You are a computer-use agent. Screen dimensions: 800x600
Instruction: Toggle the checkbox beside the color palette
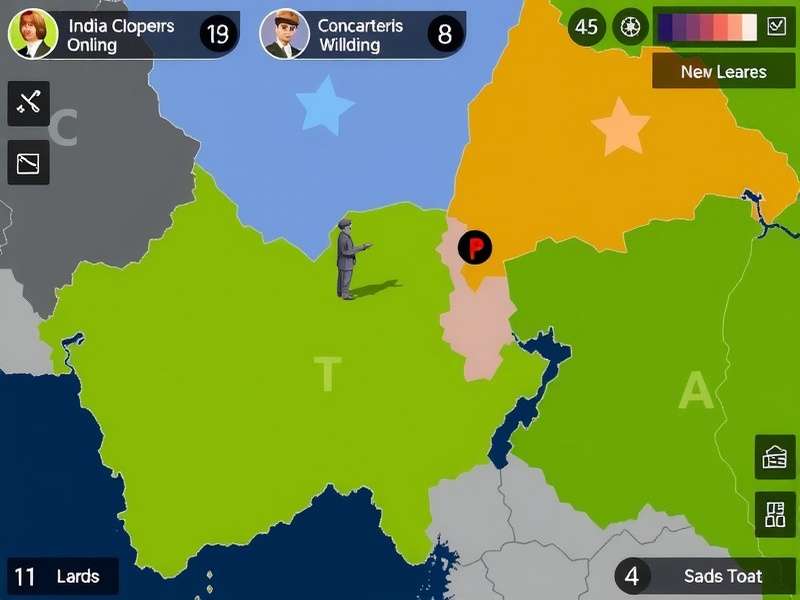776,27
